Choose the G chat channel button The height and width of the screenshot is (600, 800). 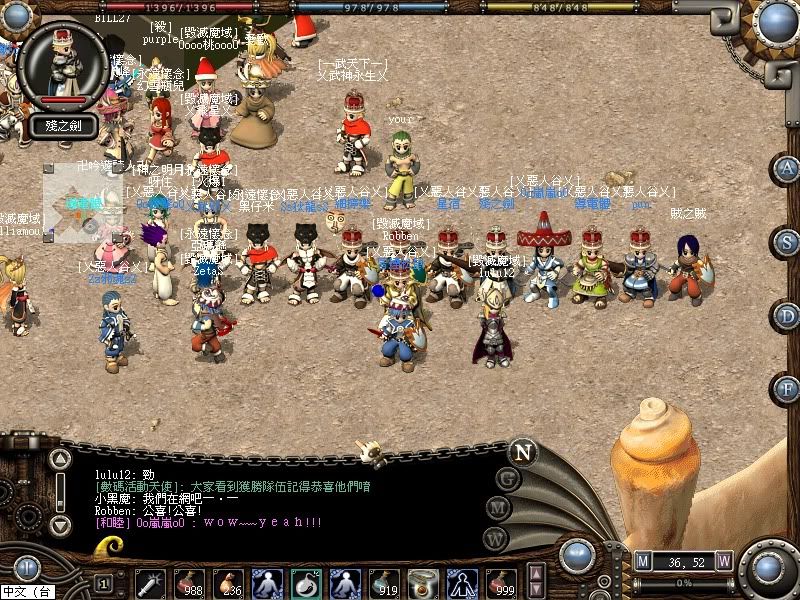508,478
